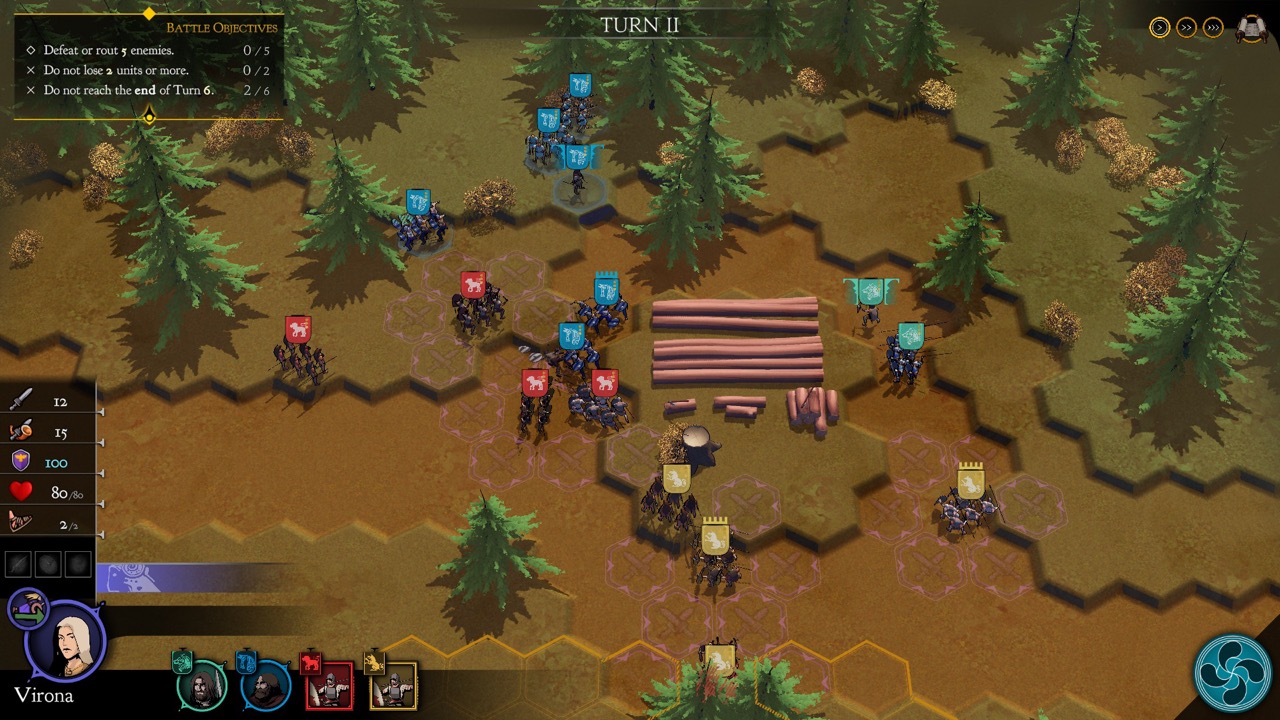Viewport: 1280px width, 720px height.
Task: Select Virona's hero portrait
Action: coord(66,641)
